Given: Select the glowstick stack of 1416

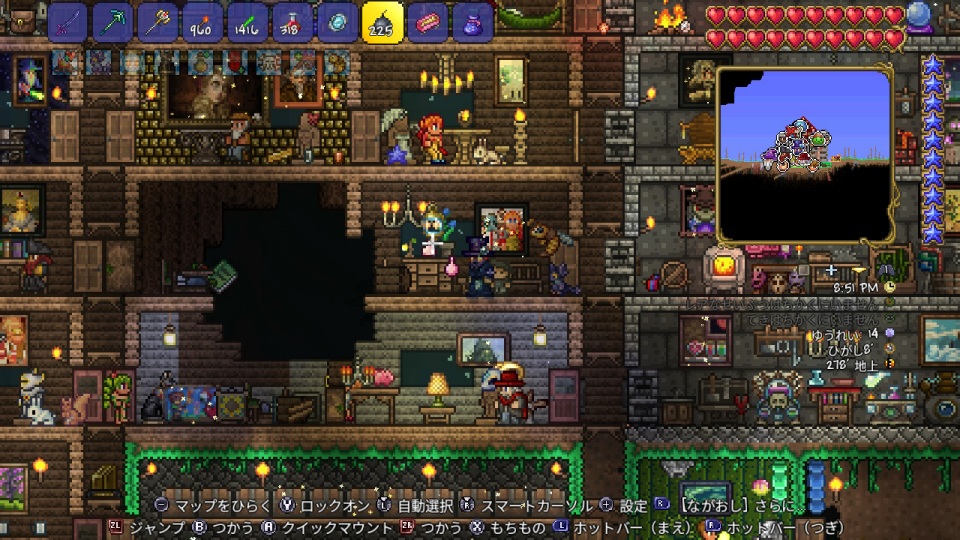Looking at the screenshot, I should pos(247,21).
